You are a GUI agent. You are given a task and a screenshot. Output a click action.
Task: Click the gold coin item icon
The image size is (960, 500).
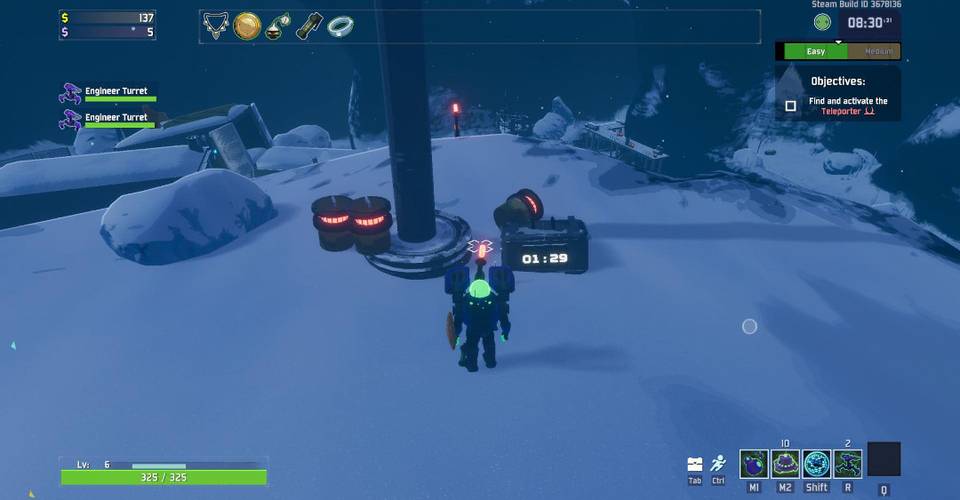point(247,26)
